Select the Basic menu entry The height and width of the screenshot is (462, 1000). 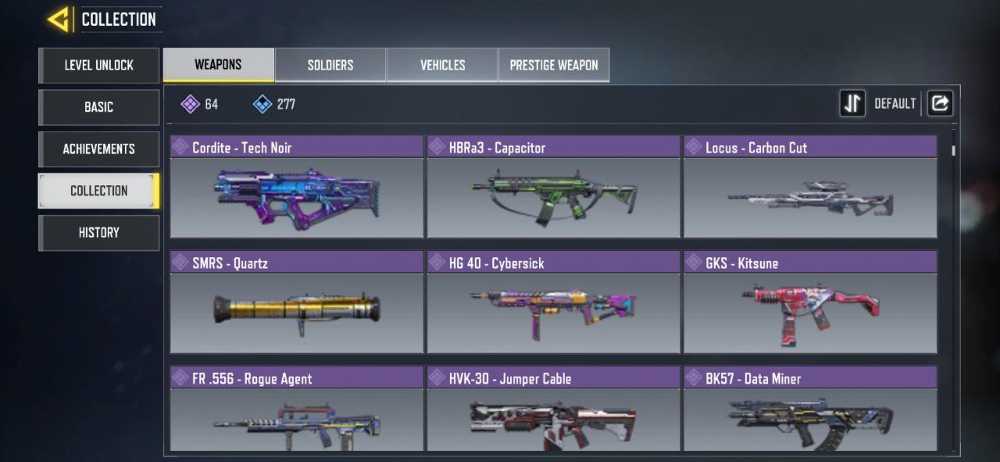click(x=99, y=107)
